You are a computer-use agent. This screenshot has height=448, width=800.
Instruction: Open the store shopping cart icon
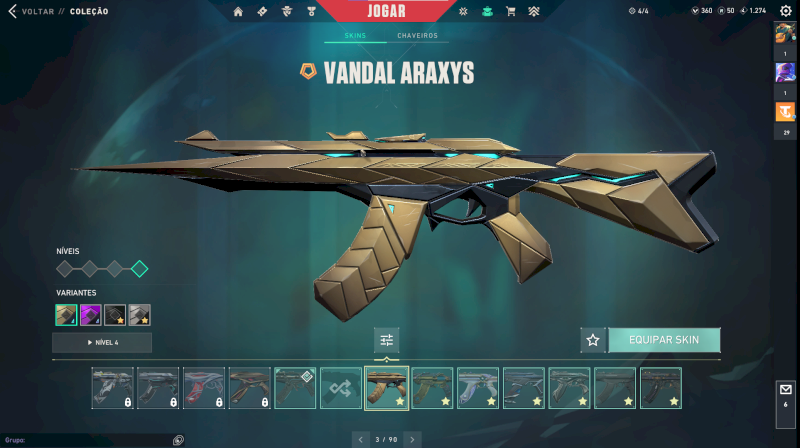pos(511,11)
